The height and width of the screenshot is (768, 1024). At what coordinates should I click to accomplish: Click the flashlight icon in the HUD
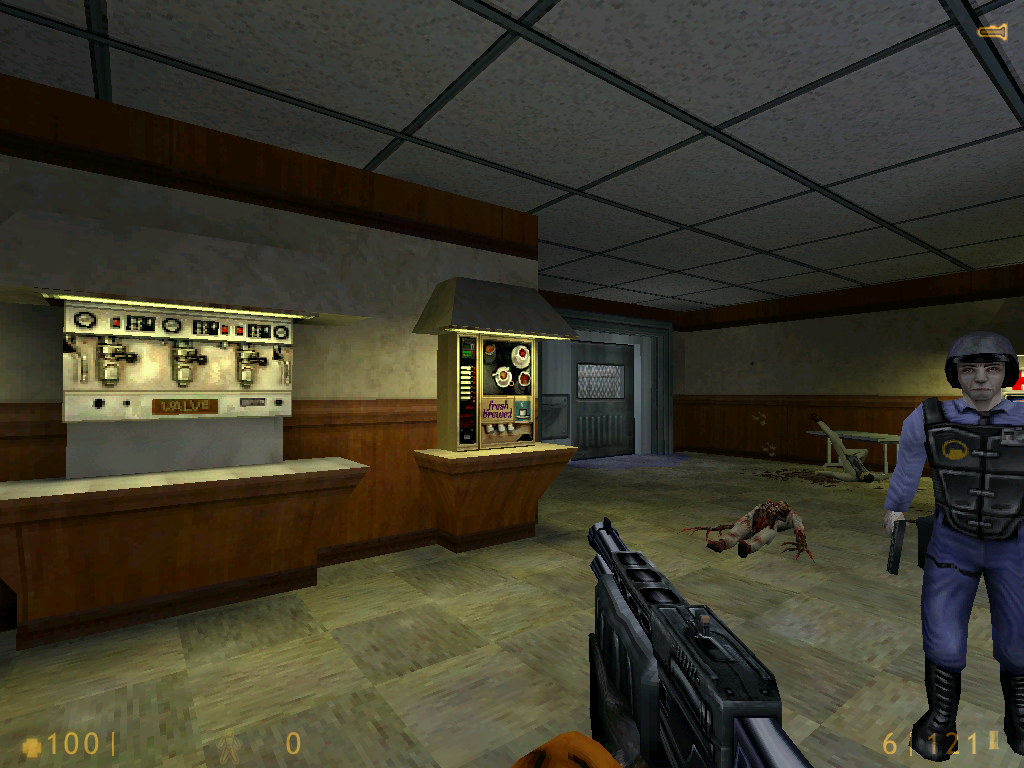tap(992, 32)
